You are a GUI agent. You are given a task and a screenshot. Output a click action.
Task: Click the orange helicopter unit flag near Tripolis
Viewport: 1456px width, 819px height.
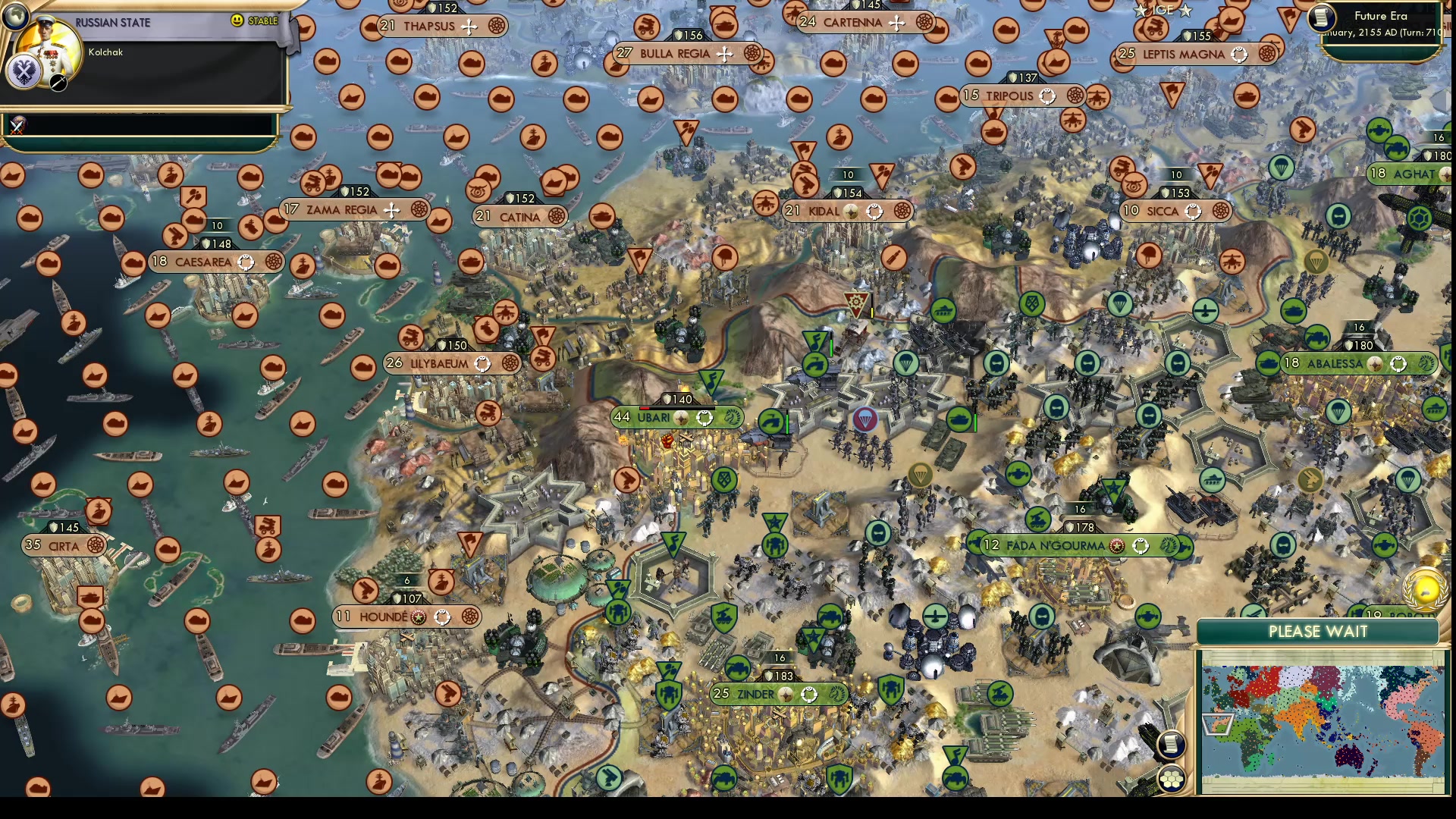click(1099, 97)
